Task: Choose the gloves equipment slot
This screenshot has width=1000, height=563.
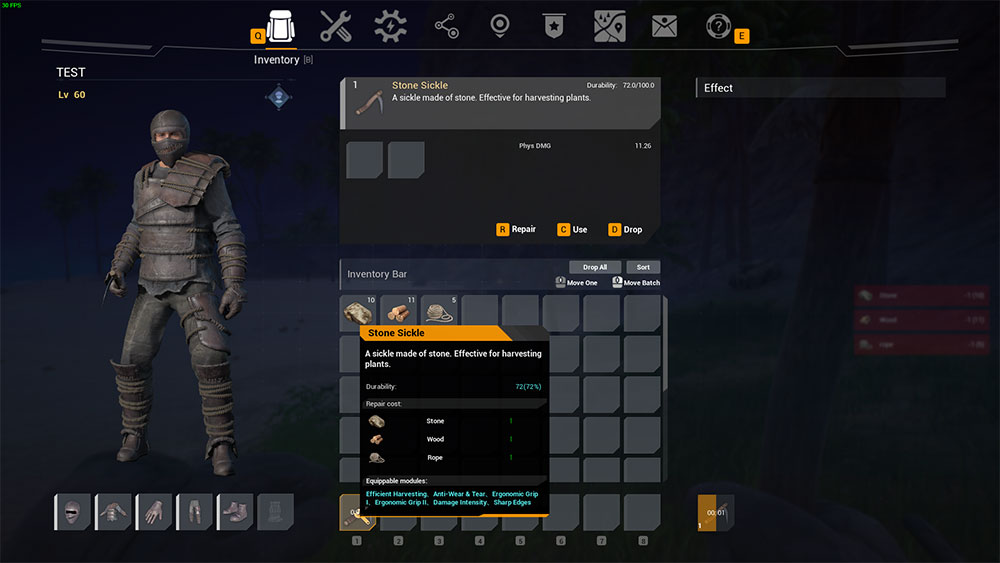Action: pos(154,512)
